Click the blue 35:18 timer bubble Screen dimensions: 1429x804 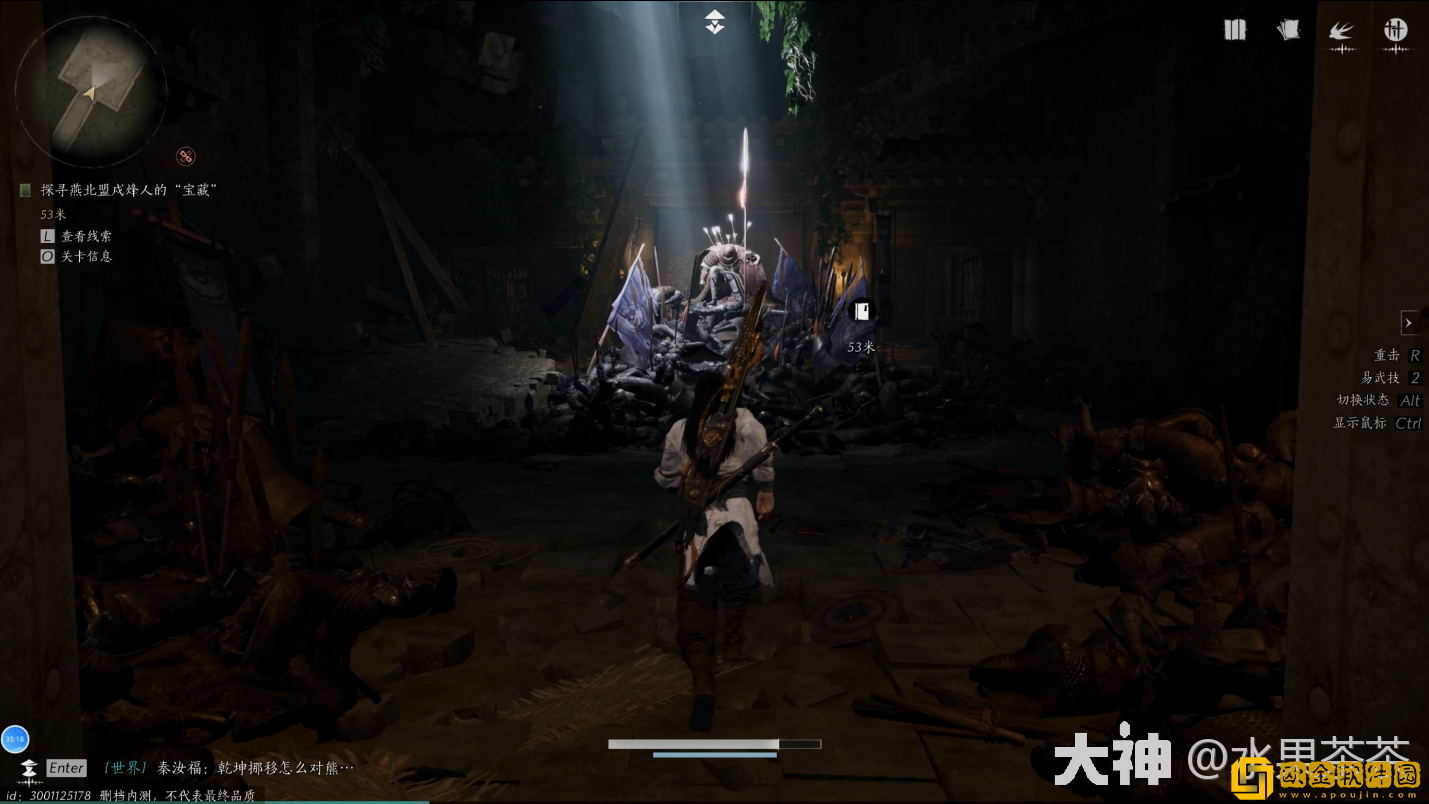point(15,739)
